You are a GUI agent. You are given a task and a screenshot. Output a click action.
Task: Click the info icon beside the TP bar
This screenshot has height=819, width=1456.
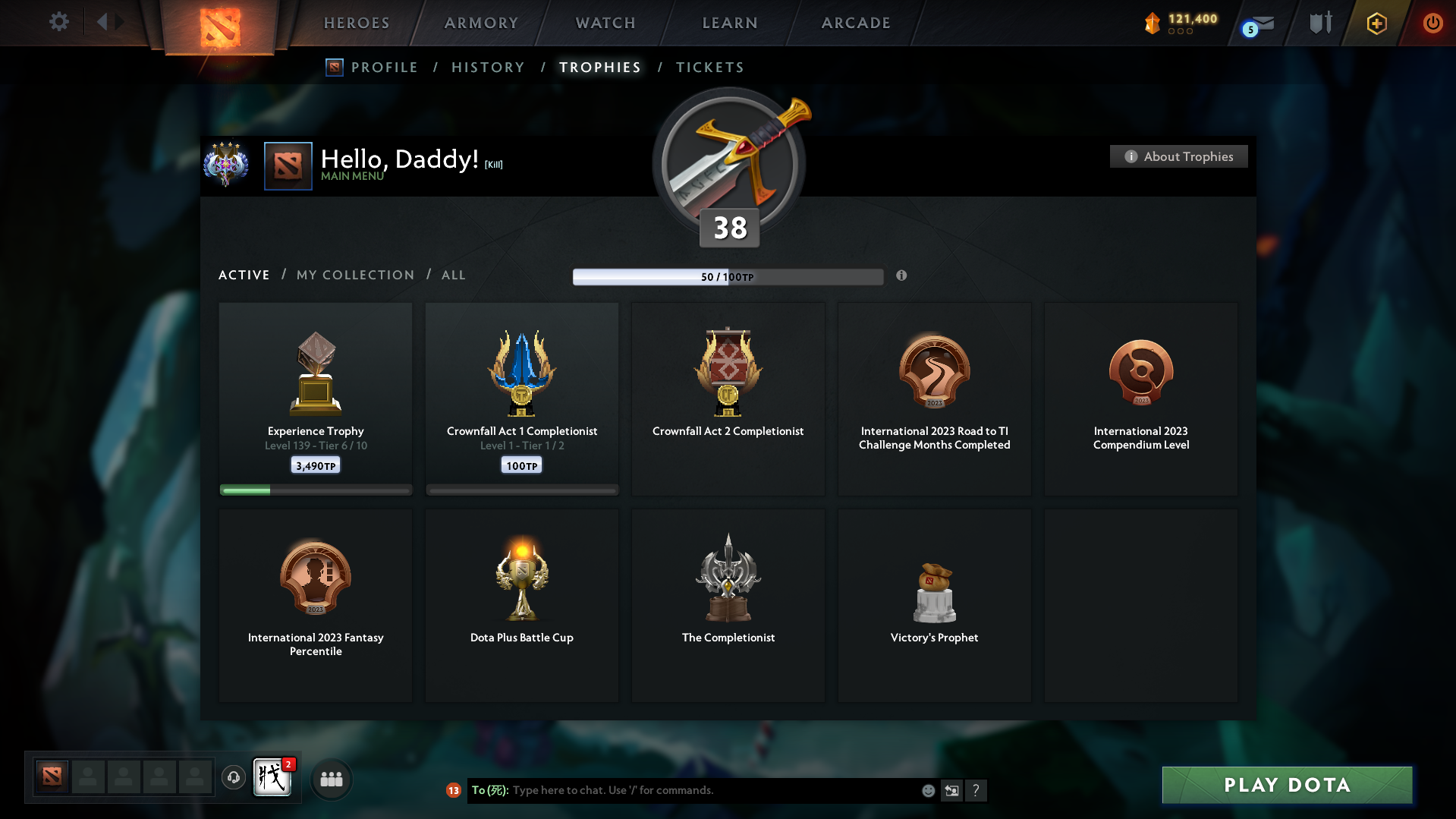pos(902,276)
